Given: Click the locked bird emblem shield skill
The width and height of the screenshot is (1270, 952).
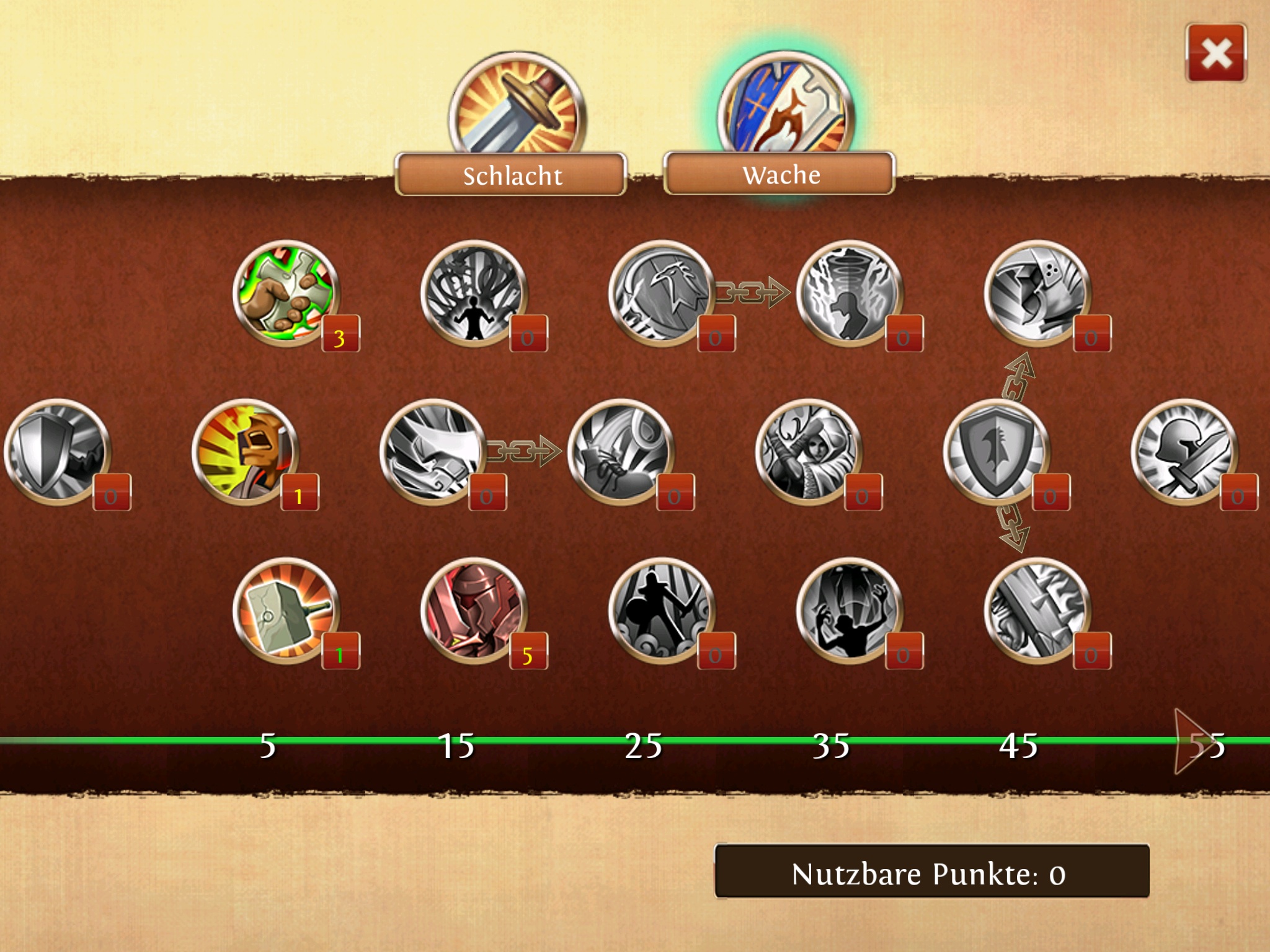Looking at the screenshot, I should click(x=662, y=294).
